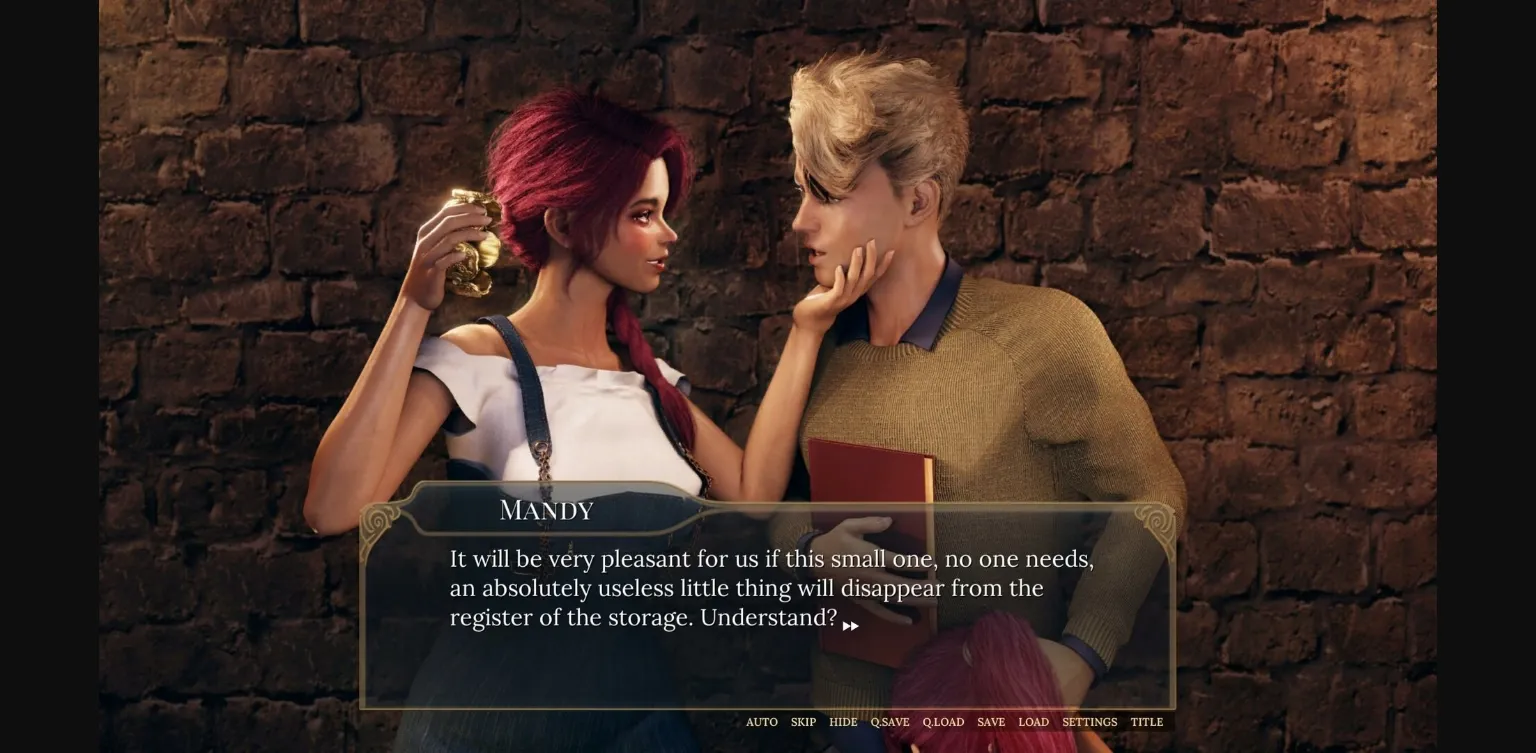
Task: Return to the Title screen
Action: [x=1146, y=722]
